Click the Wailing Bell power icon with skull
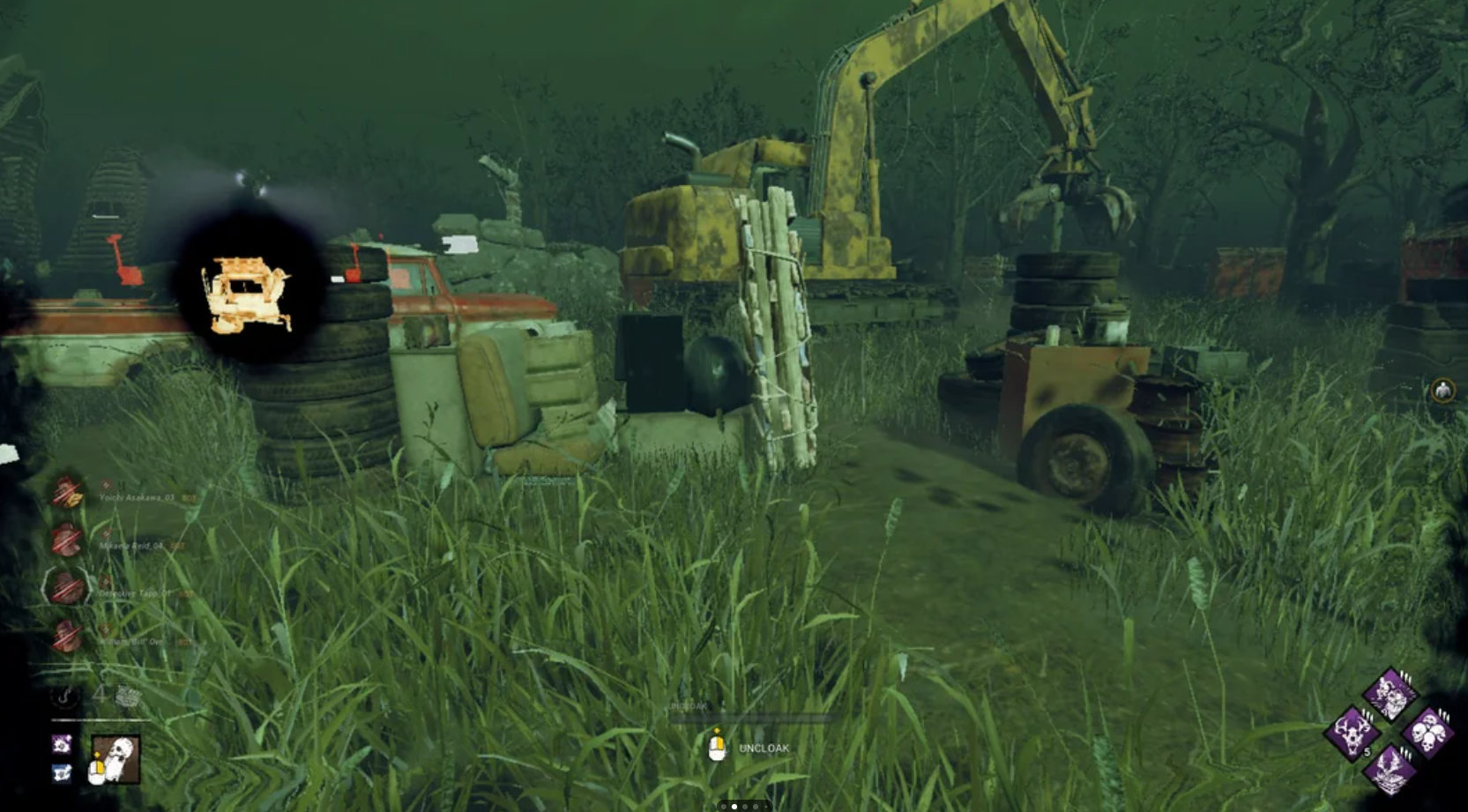 click(115, 756)
